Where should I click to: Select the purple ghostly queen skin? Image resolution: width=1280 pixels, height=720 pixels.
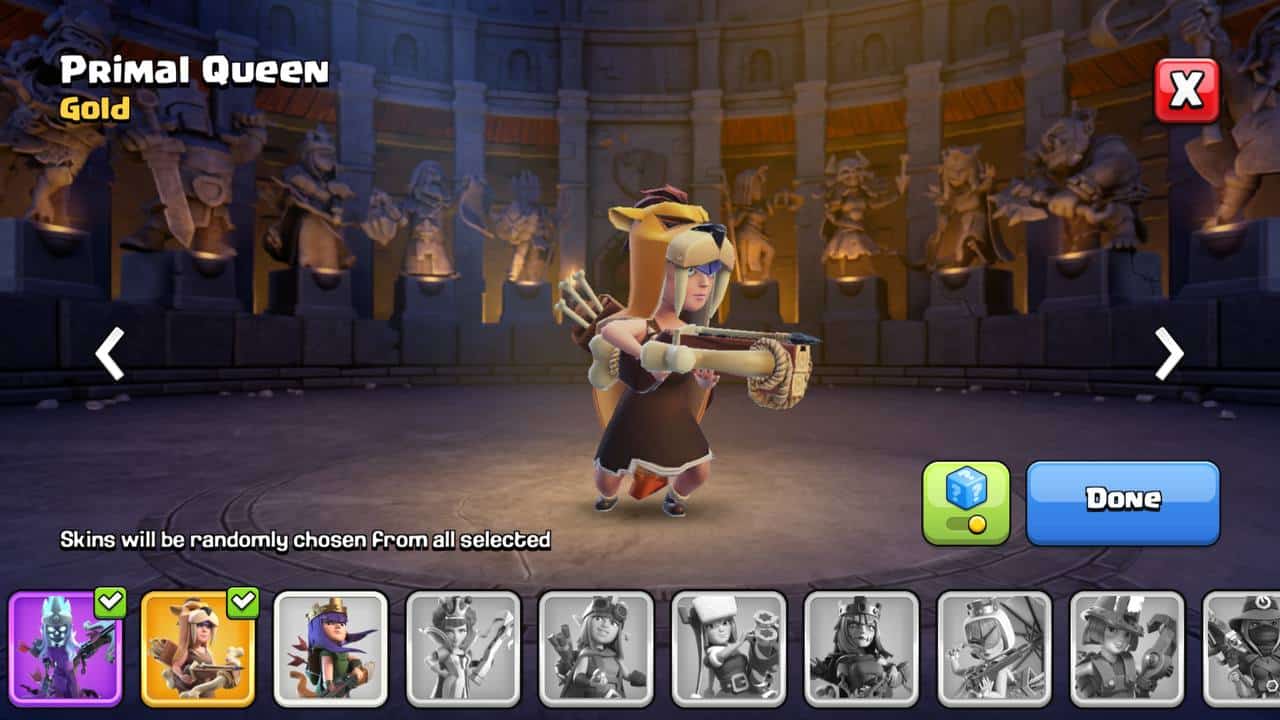(x=66, y=648)
